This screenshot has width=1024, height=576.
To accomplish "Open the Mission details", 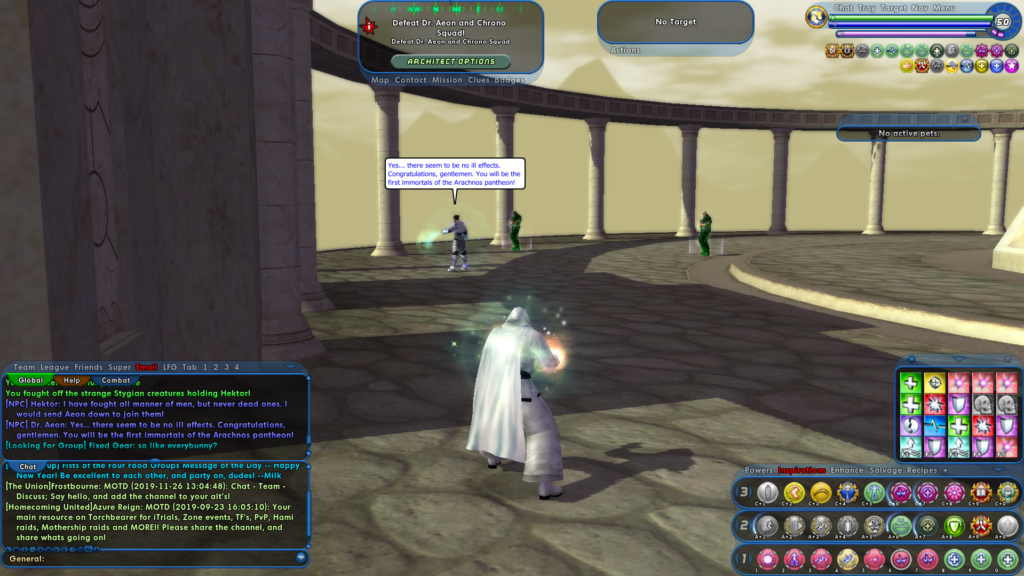I will point(447,80).
